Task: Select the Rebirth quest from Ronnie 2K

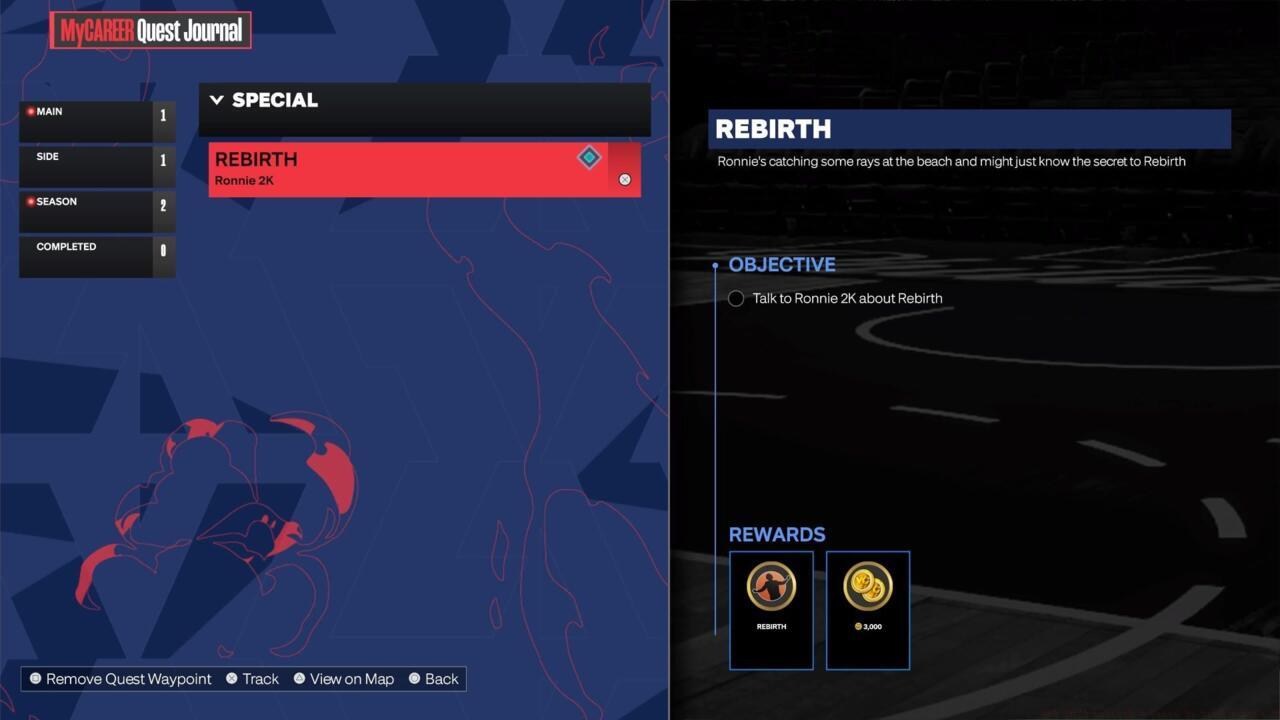Action: 400,168
